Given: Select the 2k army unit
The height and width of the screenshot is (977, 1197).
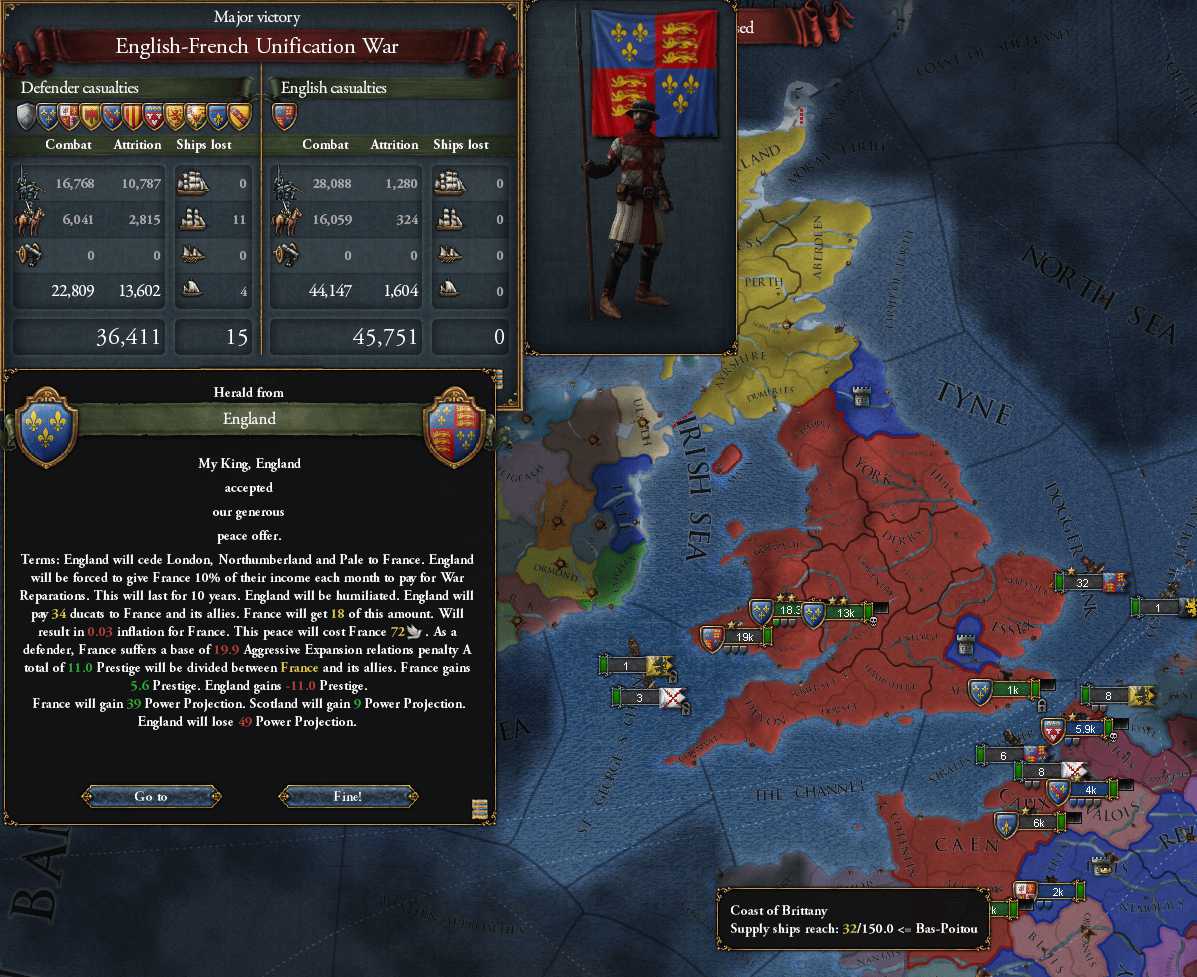Looking at the screenshot, I should 1056,891.
